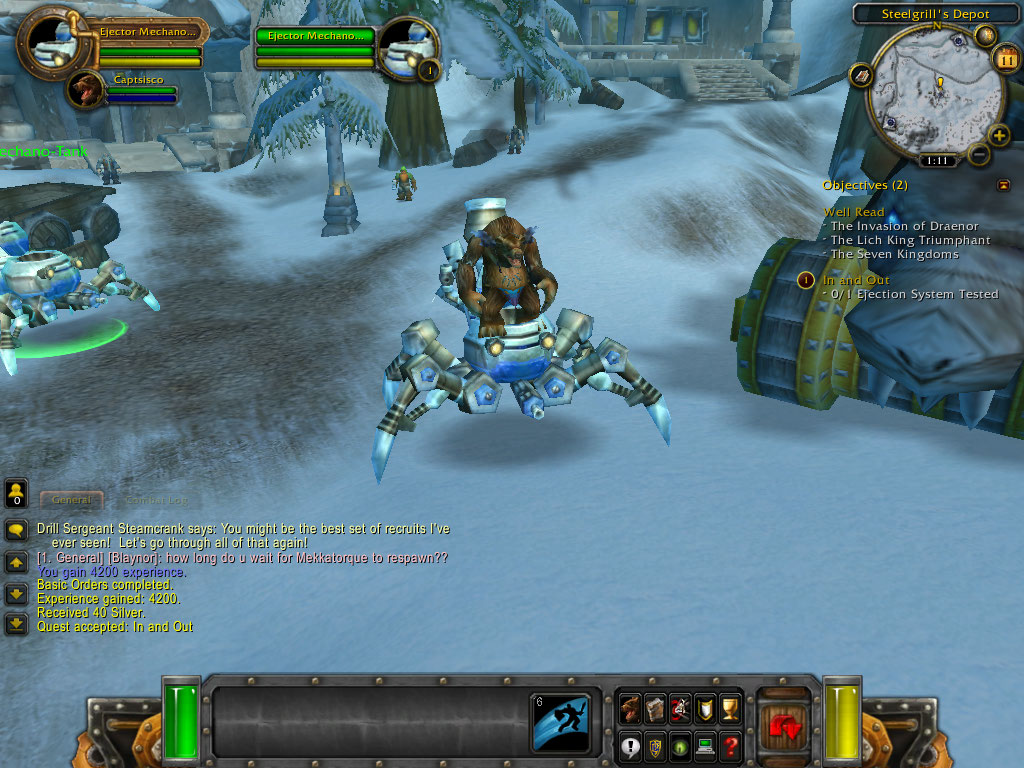The width and height of the screenshot is (1024, 768).
Task: Switch to the Combat Log chat tab
Action: pos(156,499)
